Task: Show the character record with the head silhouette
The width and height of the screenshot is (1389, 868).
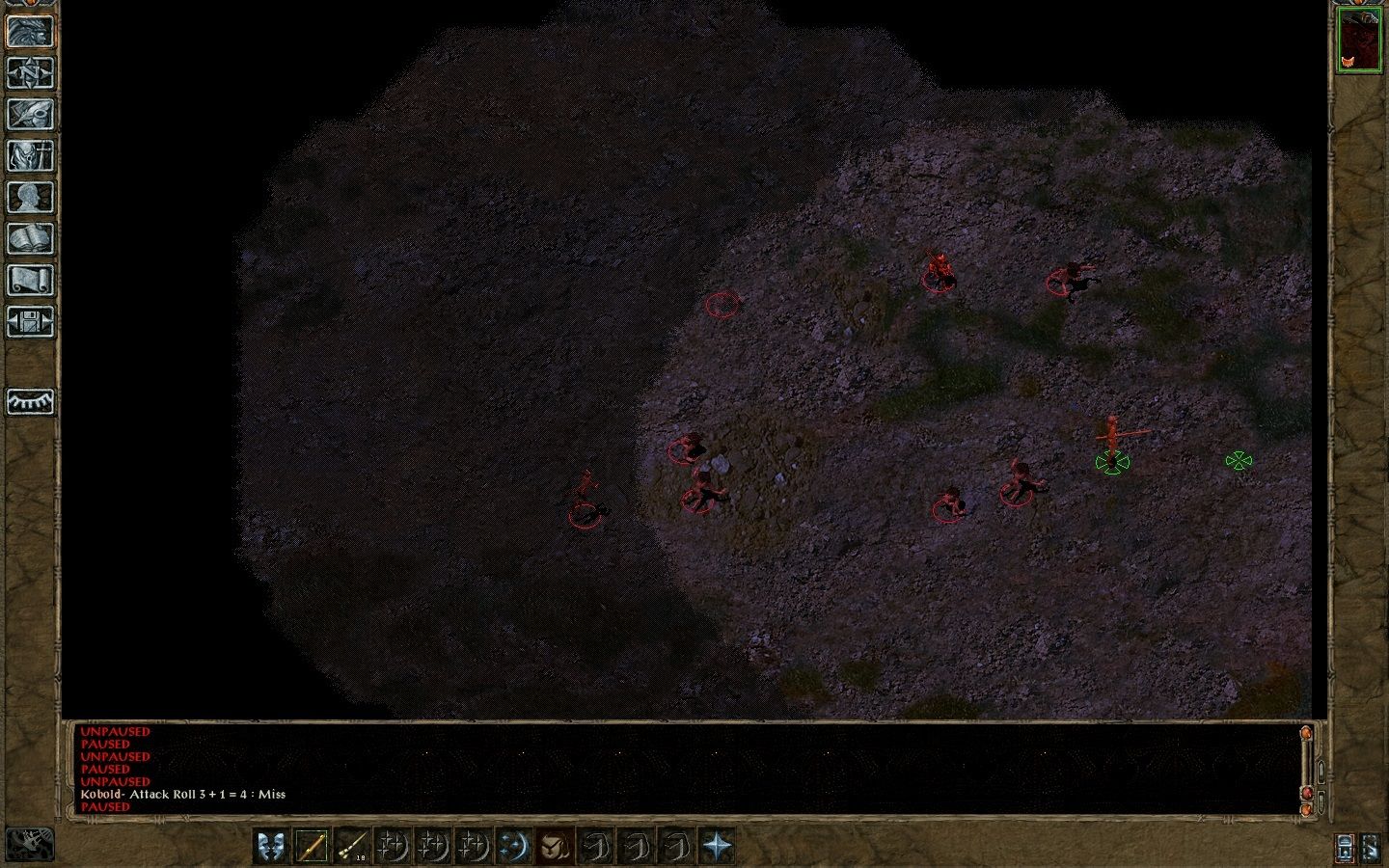Action: [30, 197]
